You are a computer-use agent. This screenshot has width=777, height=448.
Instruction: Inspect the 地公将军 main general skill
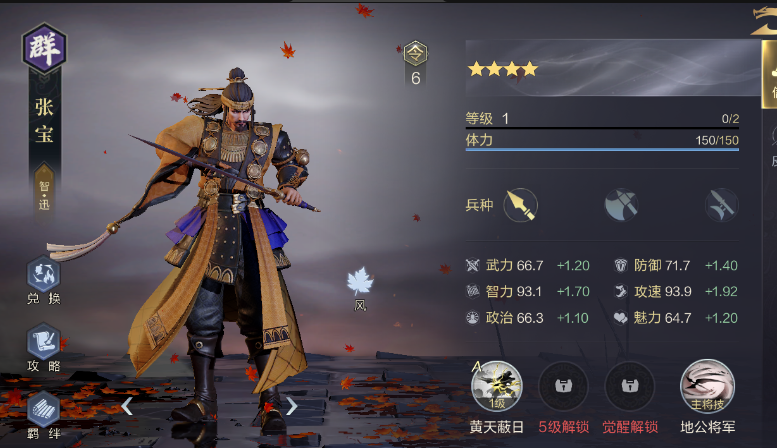click(707, 386)
